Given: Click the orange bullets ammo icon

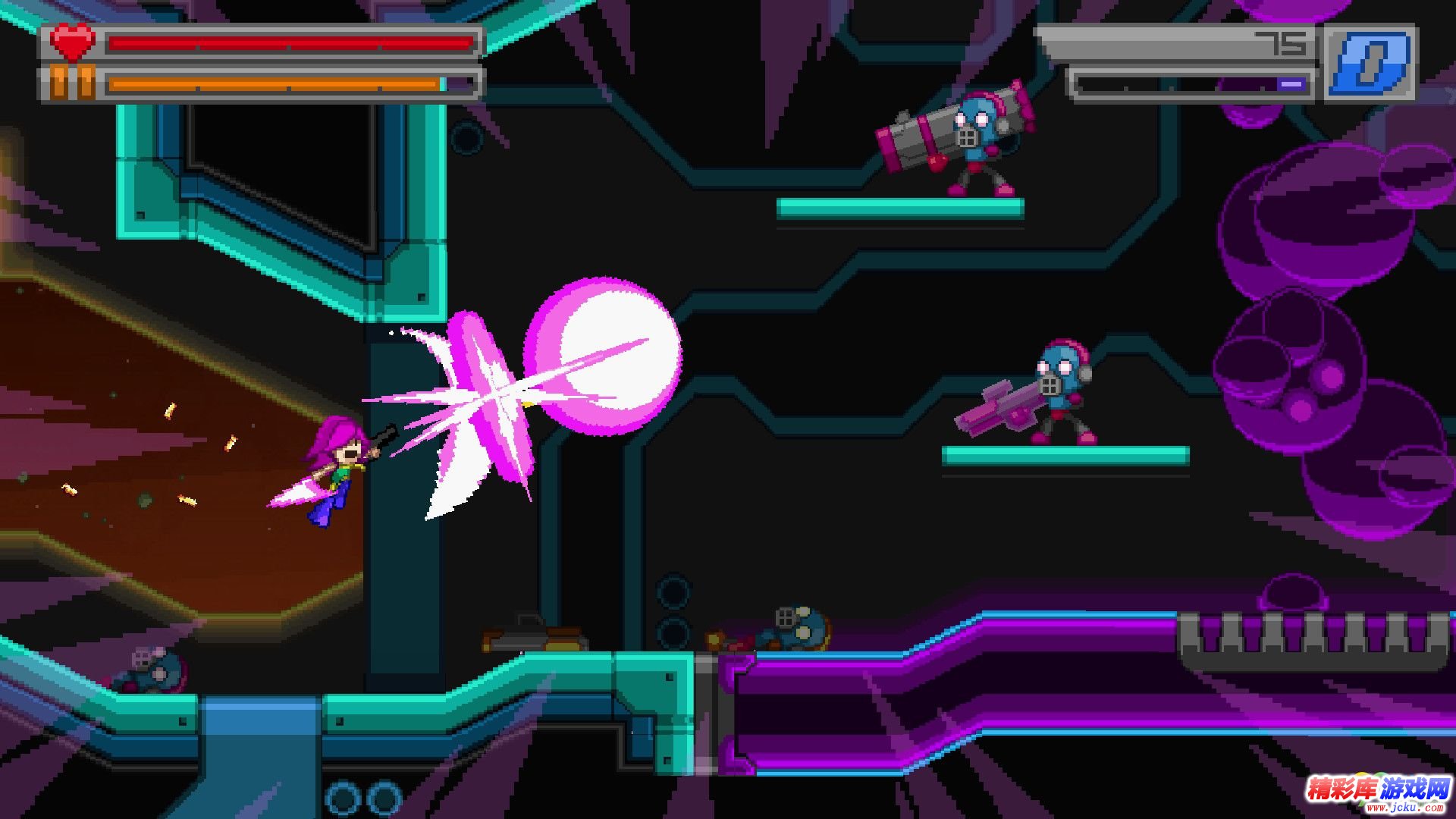Looking at the screenshot, I should [72, 83].
